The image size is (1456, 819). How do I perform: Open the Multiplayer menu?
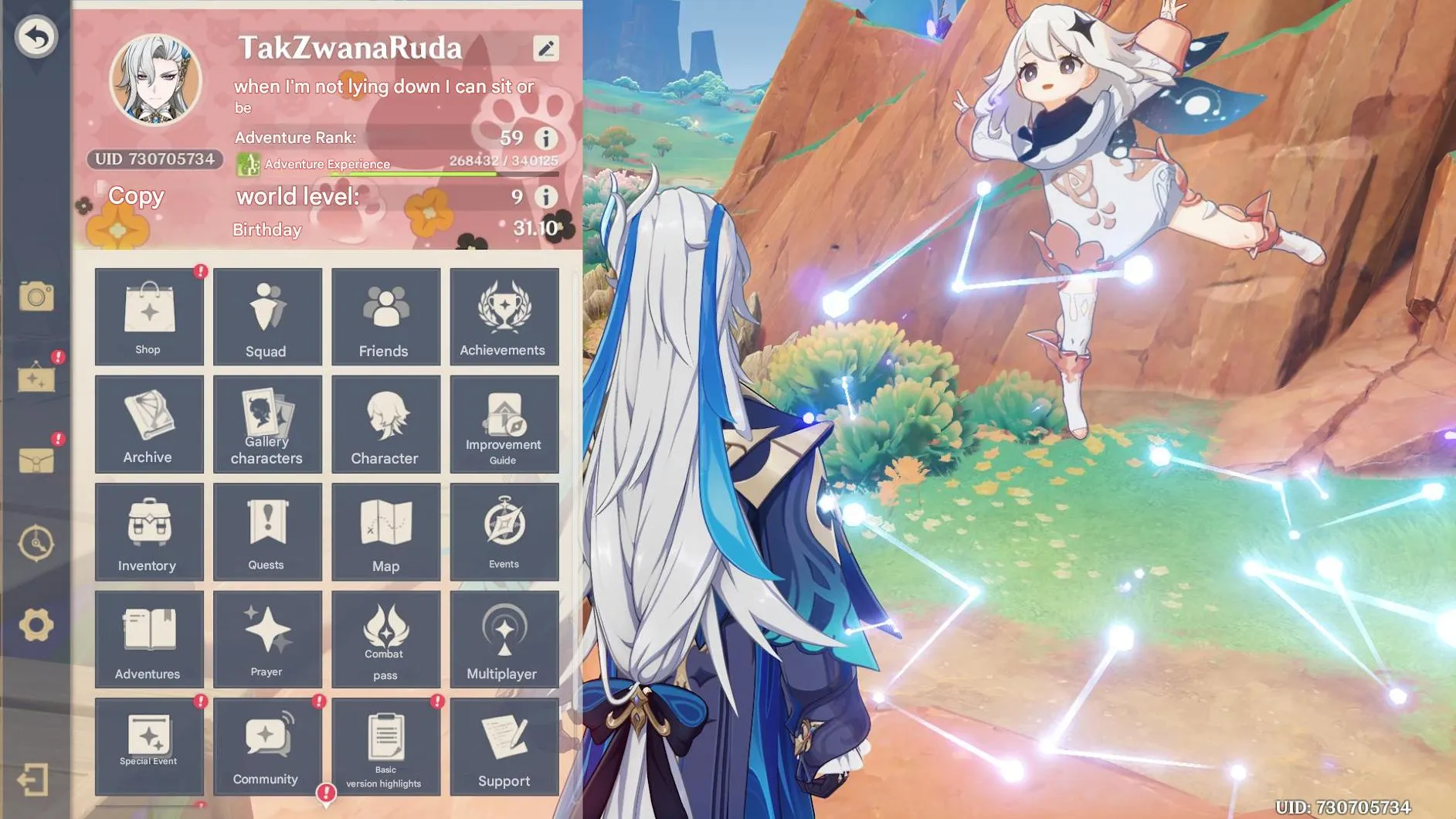coord(503,637)
